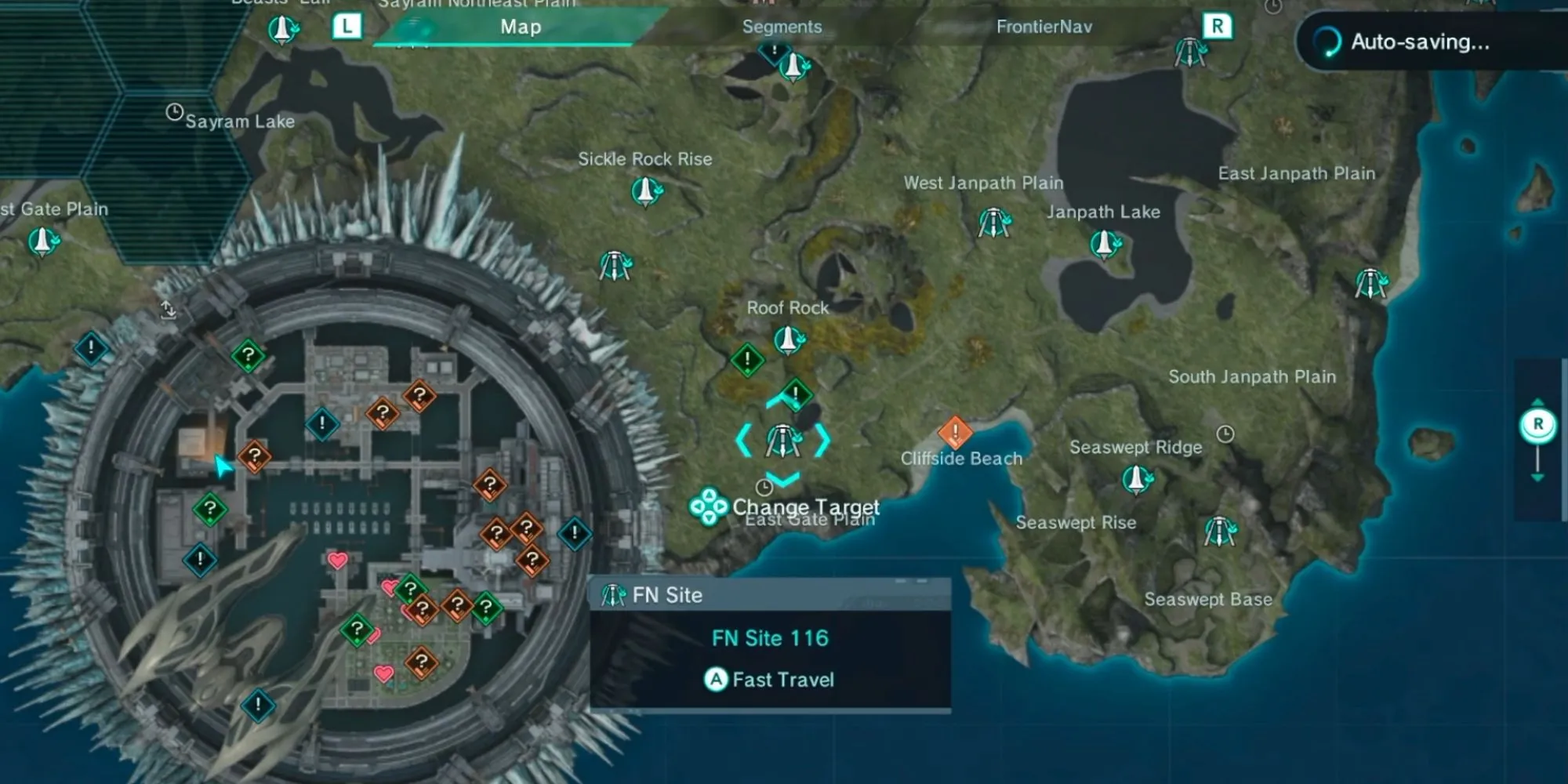1568x784 pixels.
Task: Select the highlighted FN Site 116 probe marker
Action: pyautogui.click(x=782, y=441)
